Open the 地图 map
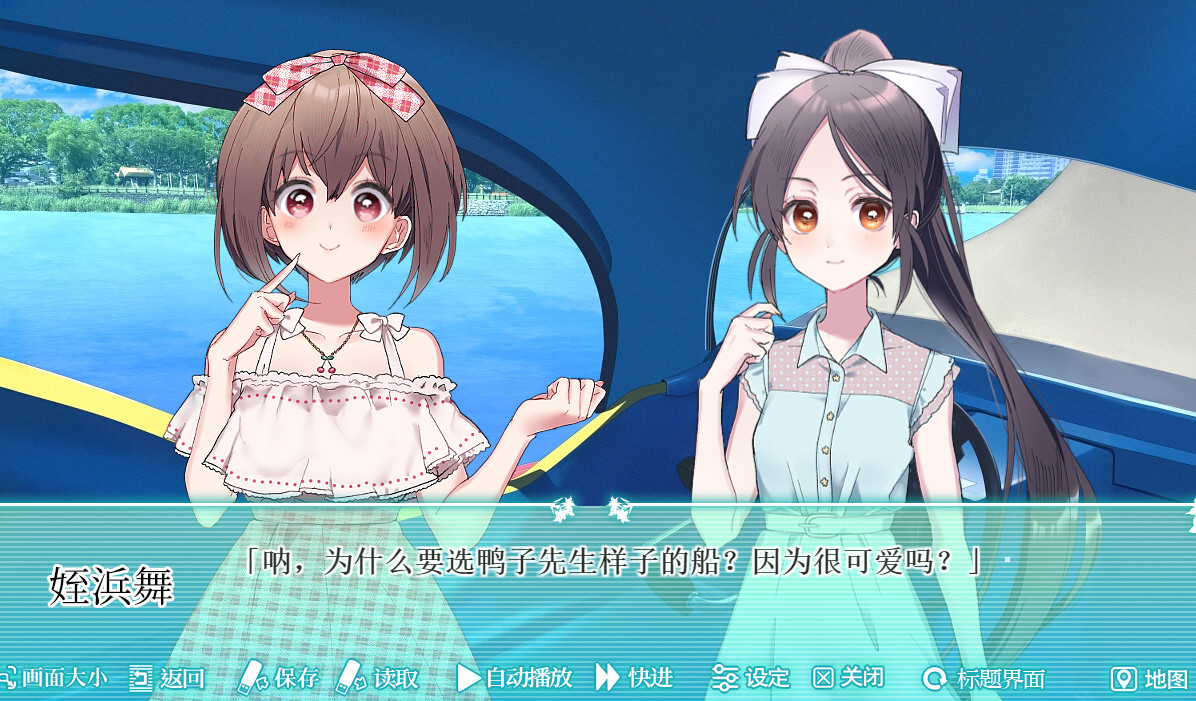This screenshot has height=701, width=1196. 1151,679
